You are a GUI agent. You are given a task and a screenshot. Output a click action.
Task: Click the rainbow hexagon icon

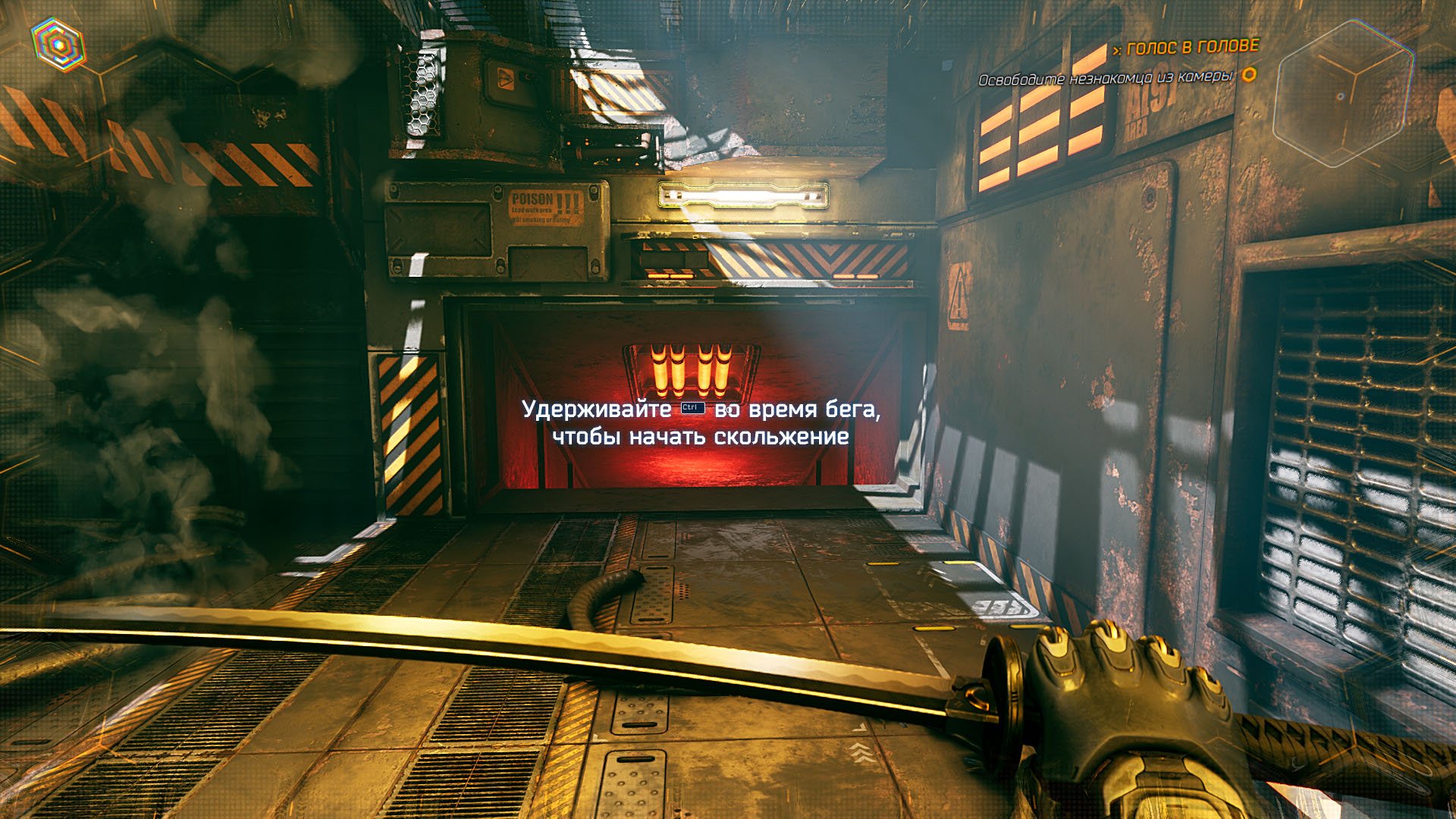pos(58,44)
